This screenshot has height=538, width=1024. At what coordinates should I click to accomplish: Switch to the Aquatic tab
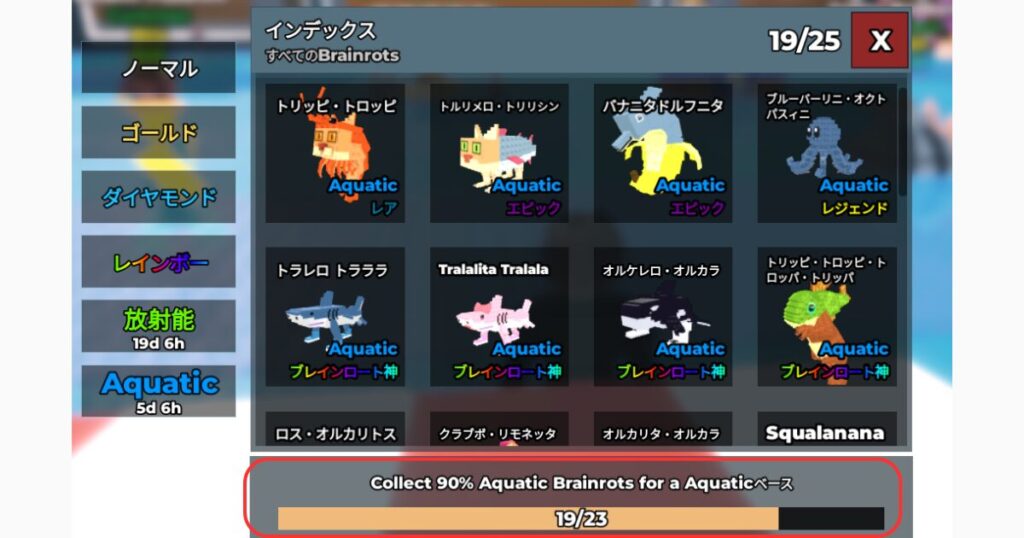coord(159,390)
